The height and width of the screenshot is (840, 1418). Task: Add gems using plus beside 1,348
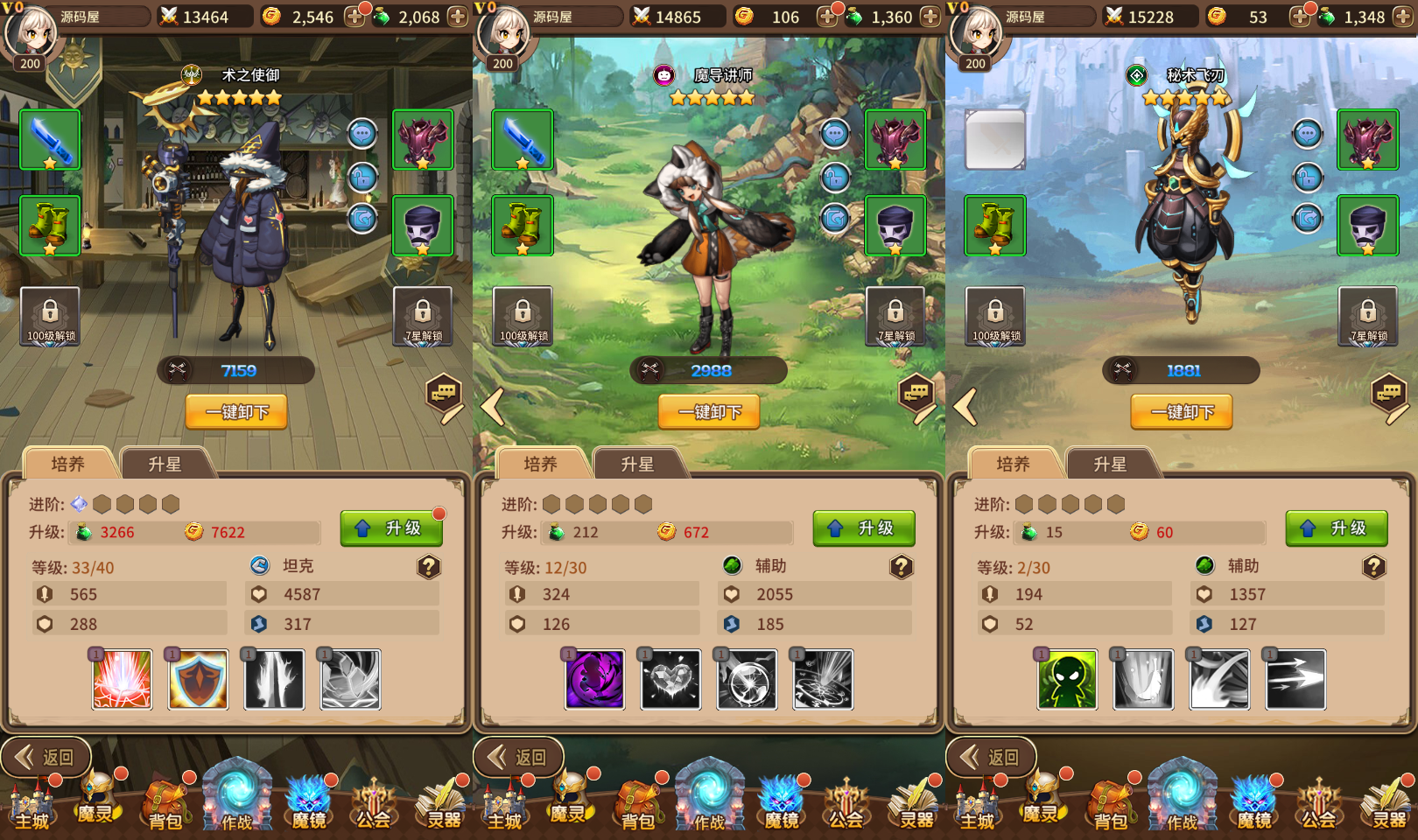pos(1403,17)
